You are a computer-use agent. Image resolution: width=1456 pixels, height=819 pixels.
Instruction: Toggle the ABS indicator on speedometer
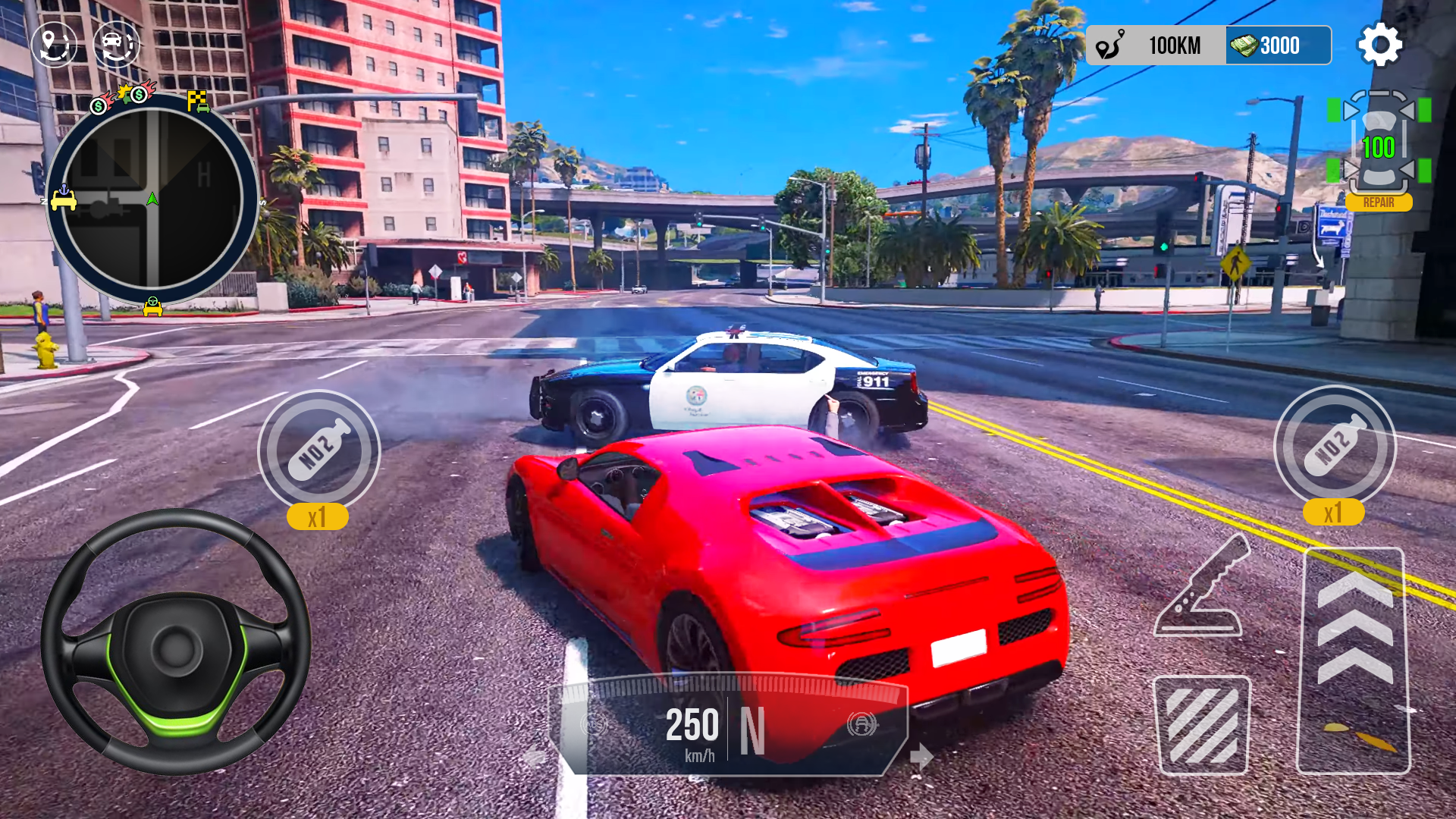[594, 725]
